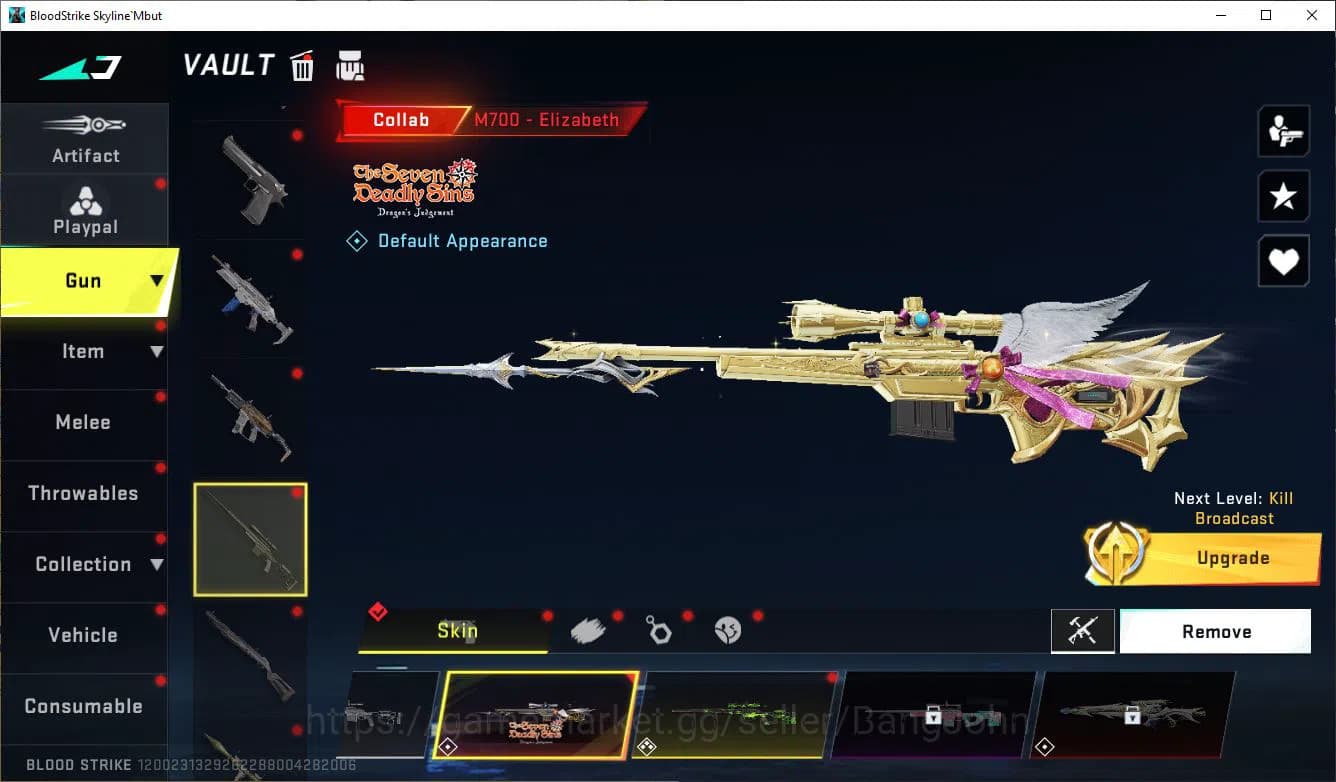The width and height of the screenshot is (1336, 782).
Task: Open the crossed rifles inspect icon beside Remove
Action: (x=1083, y=631)
